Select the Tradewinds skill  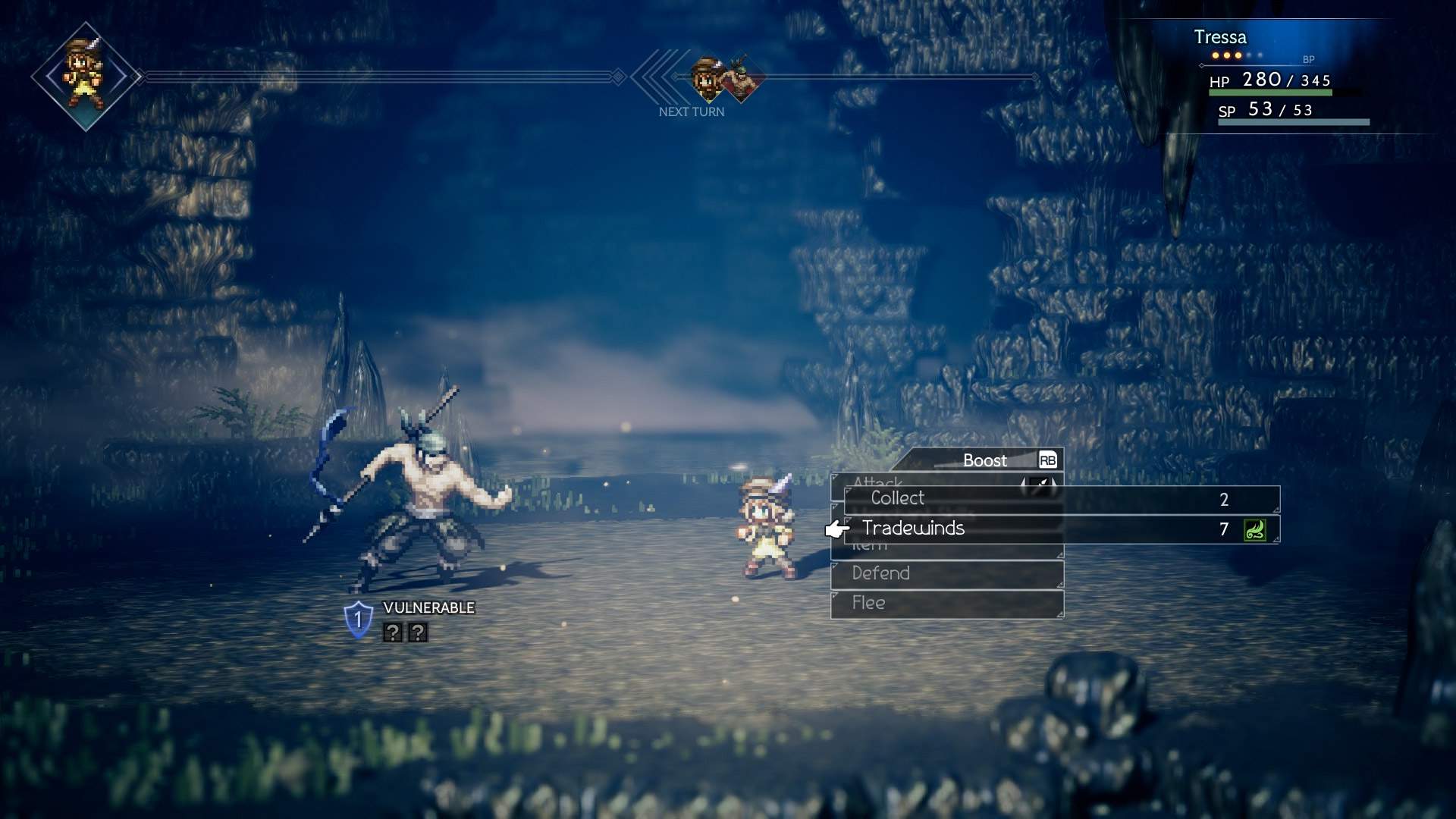(913, 529)
